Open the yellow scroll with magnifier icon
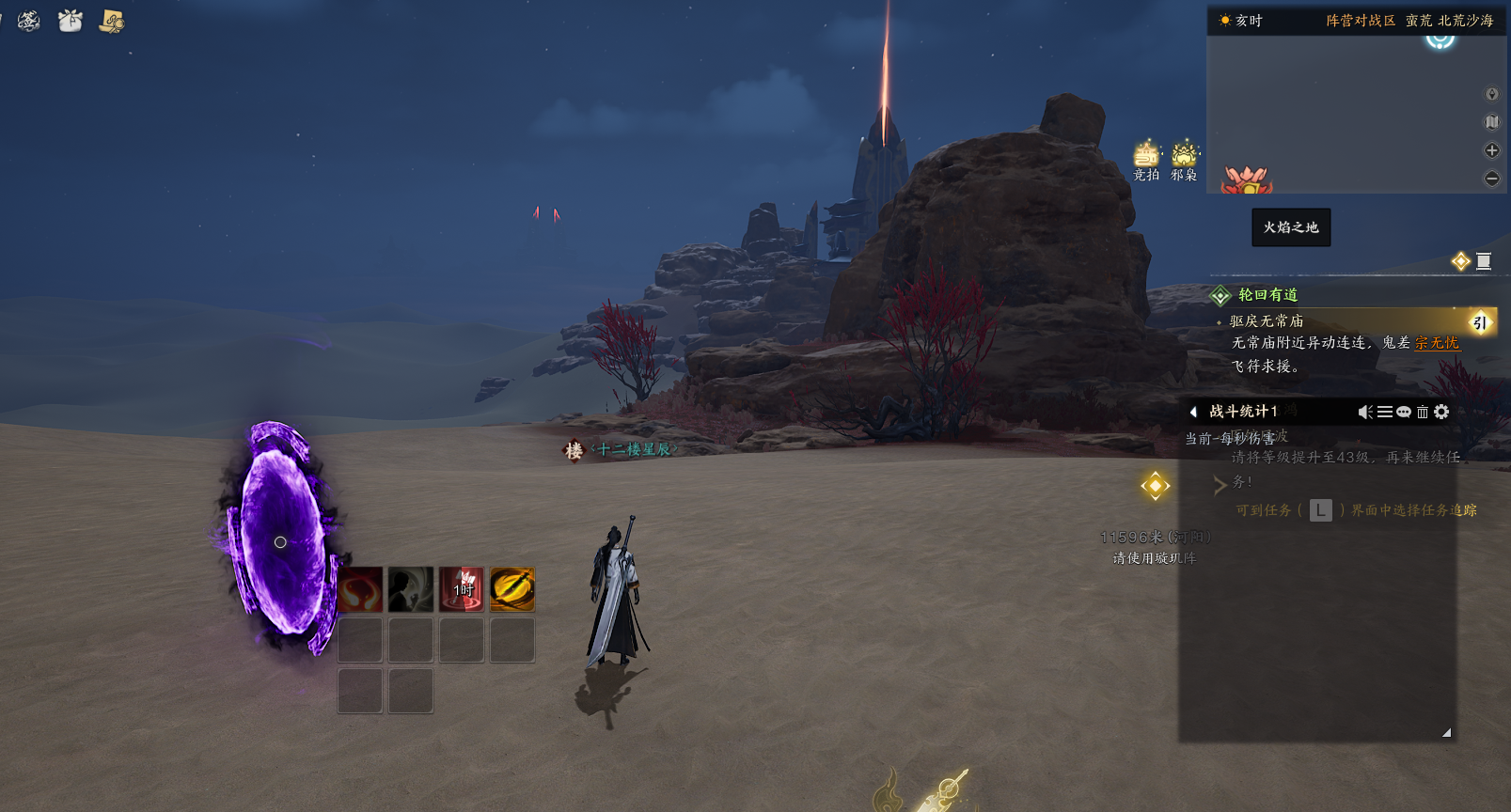 point(112,21)
